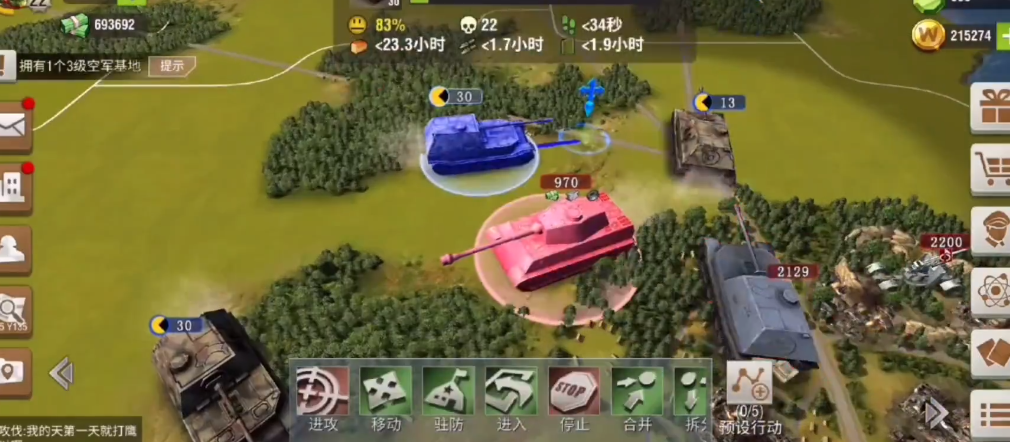
Task: Collapse the left sidebar with the arrow
Action: pyautogui.click(x=61, y=373)
